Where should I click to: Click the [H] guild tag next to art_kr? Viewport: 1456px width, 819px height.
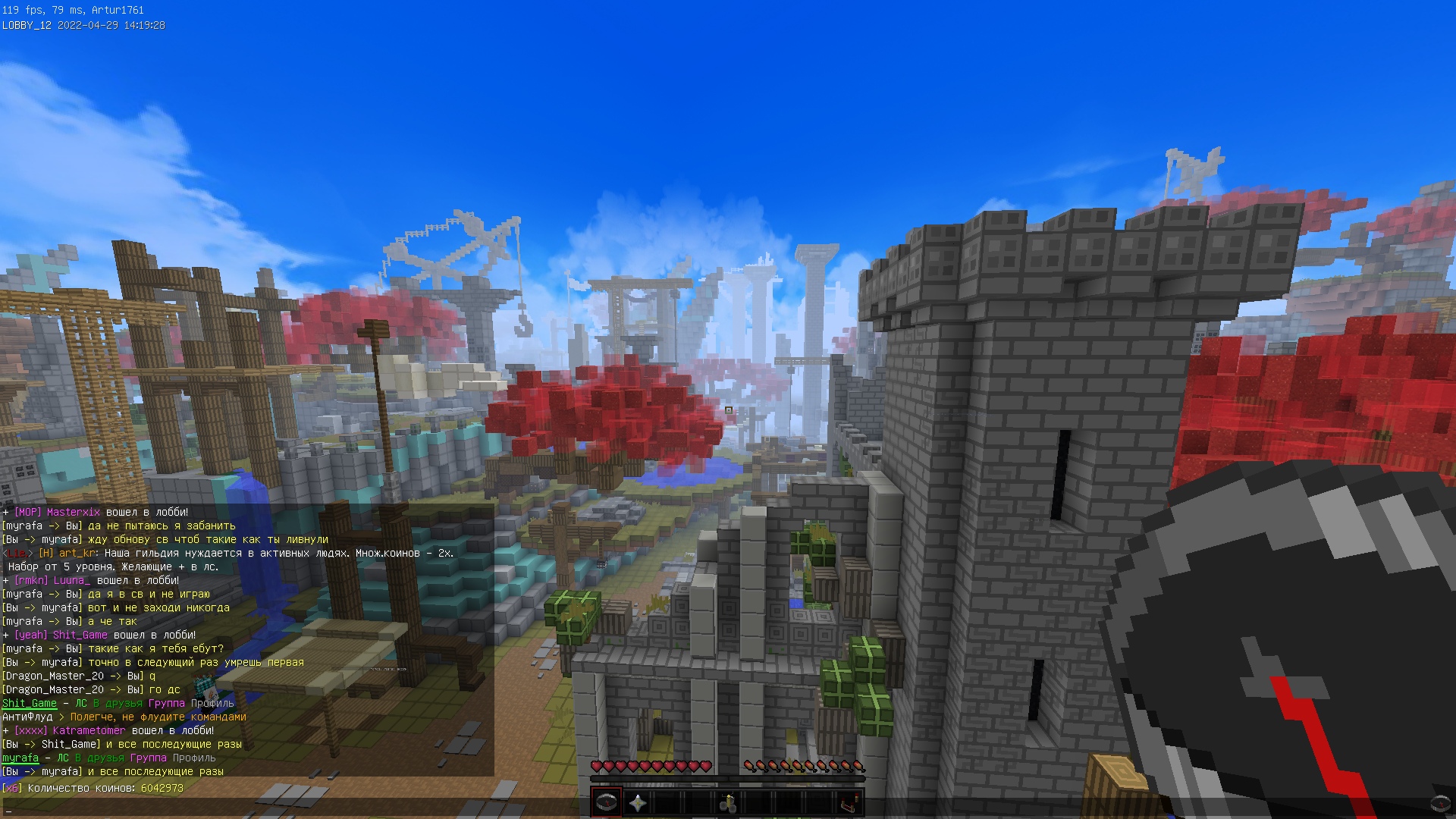(x=45, y=554)
